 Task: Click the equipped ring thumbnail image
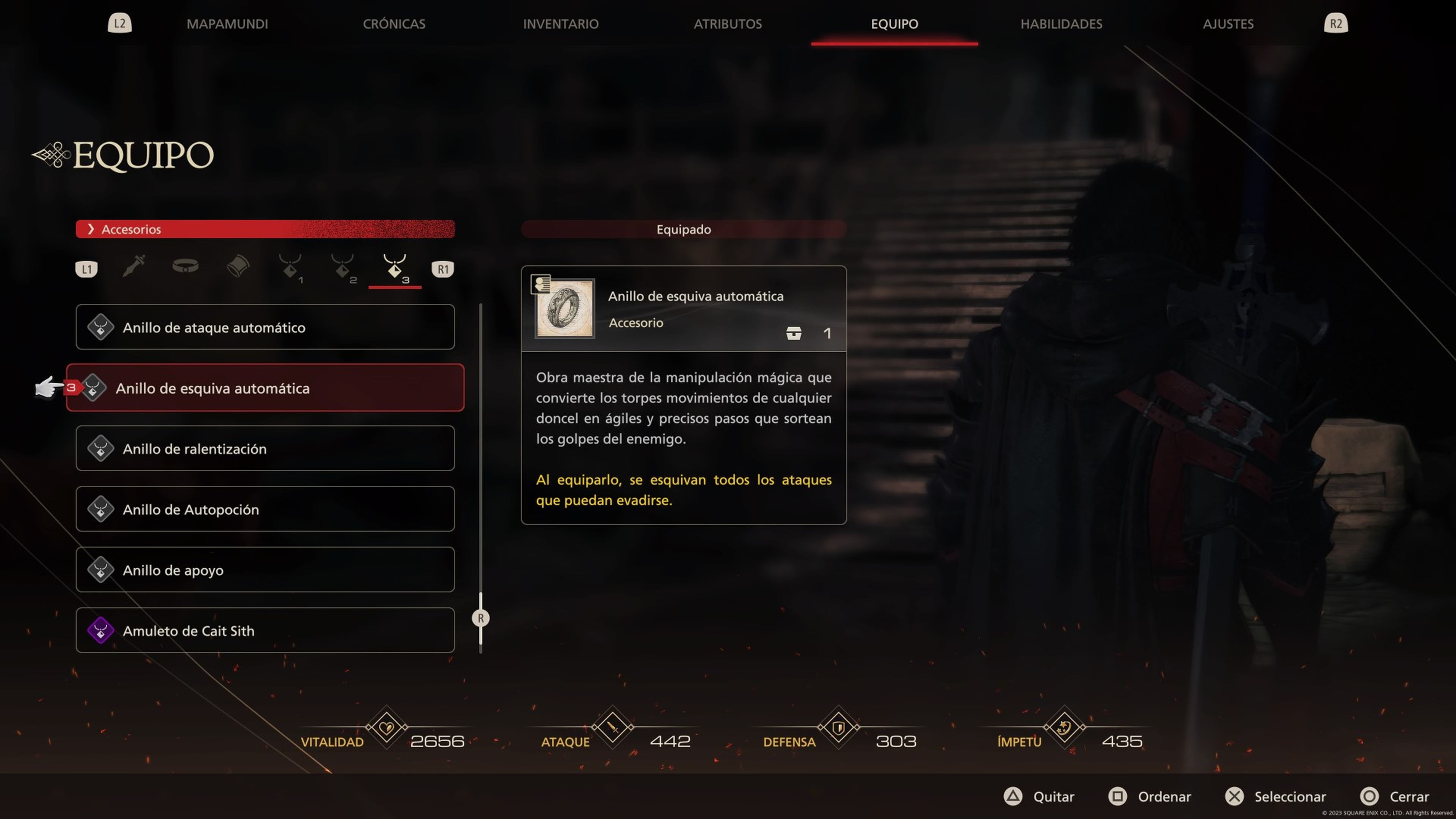(565, 309)
